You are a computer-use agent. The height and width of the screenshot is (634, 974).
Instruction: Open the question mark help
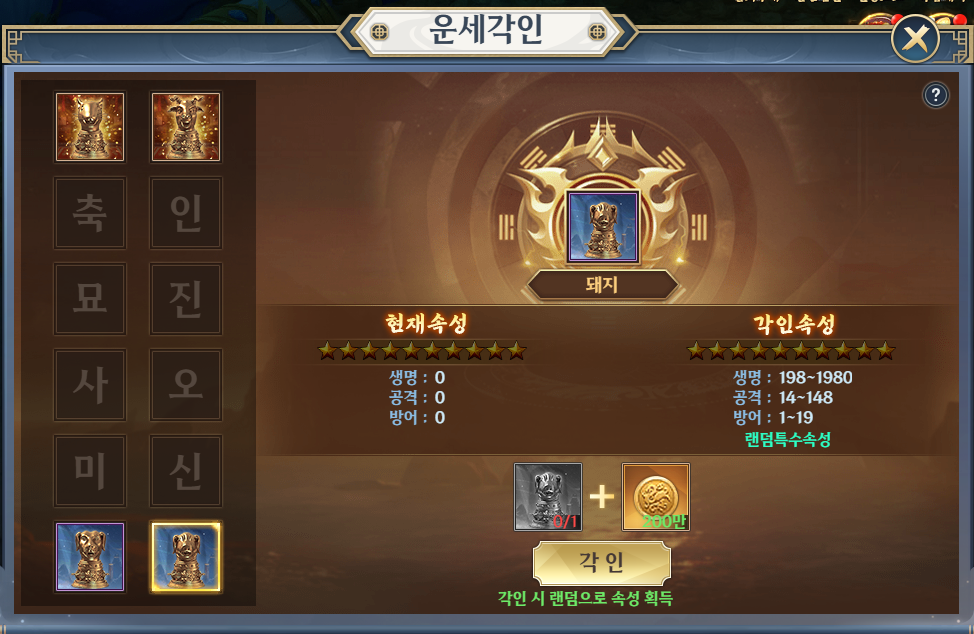pos(935,95)
